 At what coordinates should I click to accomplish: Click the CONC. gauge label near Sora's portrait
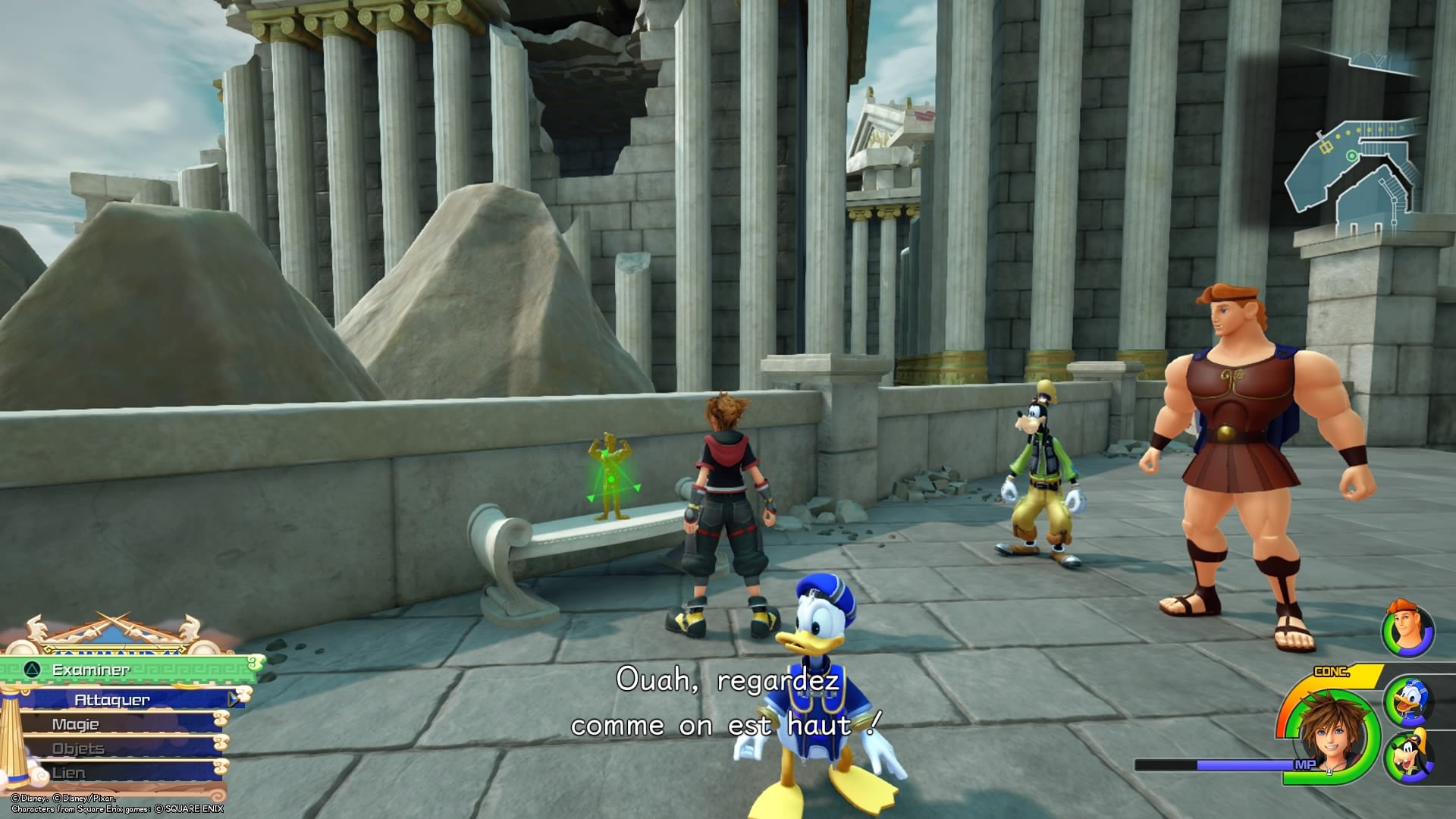1332,670
